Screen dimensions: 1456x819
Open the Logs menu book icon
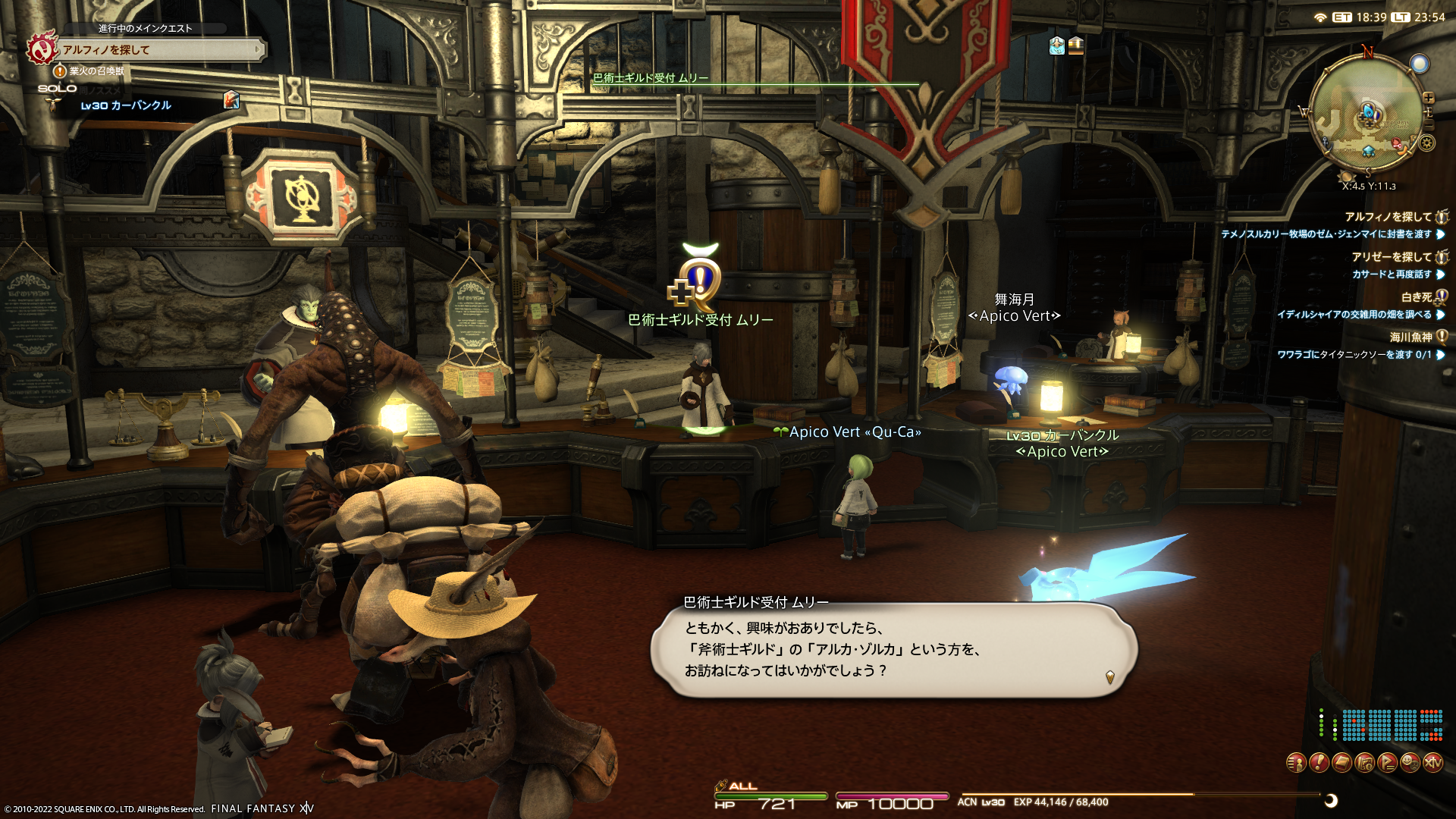pos(1341,762)
